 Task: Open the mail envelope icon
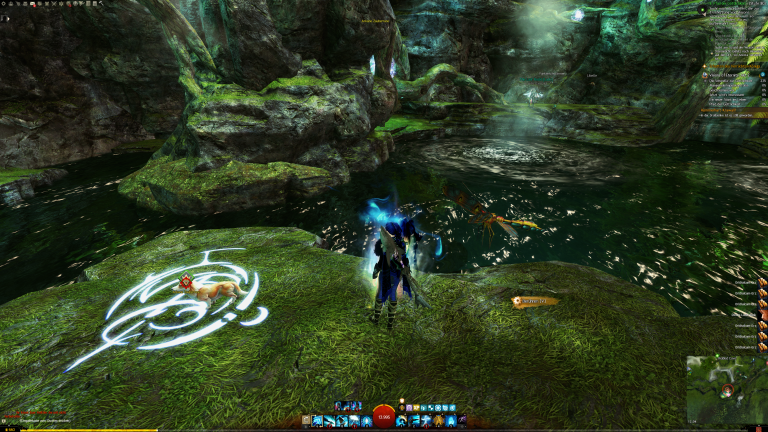coord(32,3)
